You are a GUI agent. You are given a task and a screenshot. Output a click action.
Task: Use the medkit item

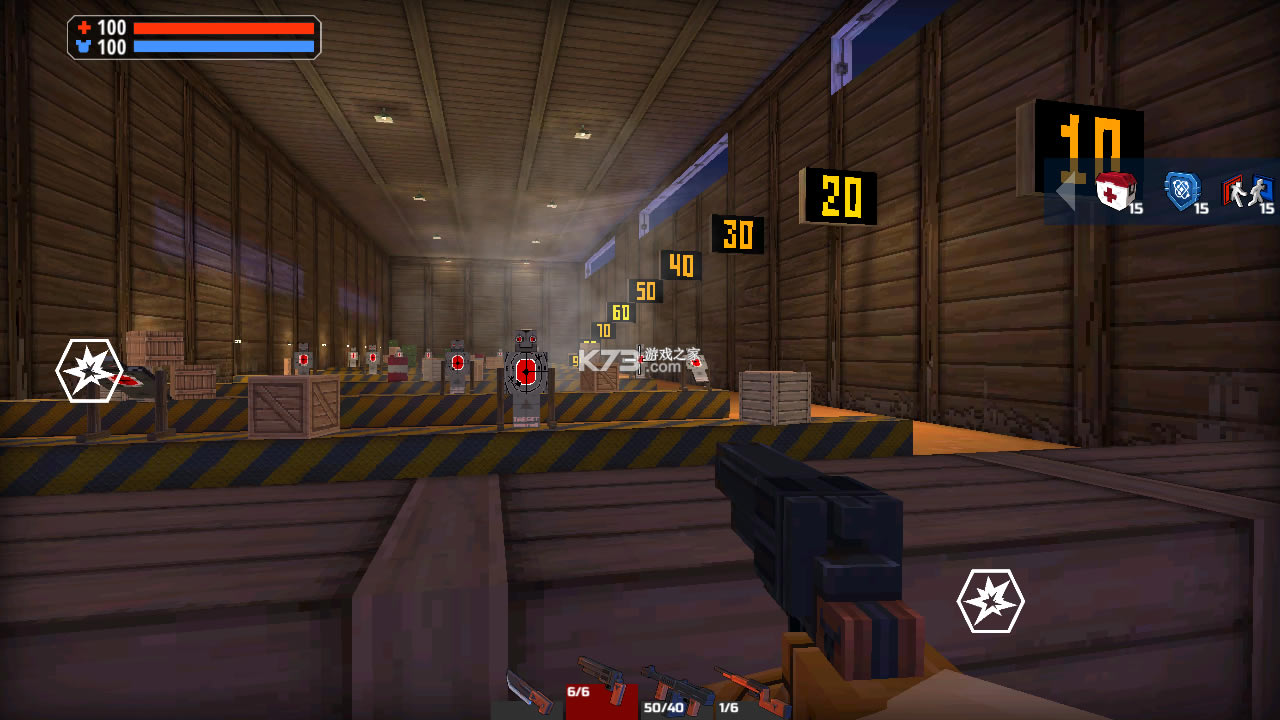(x=1114, y=191)
